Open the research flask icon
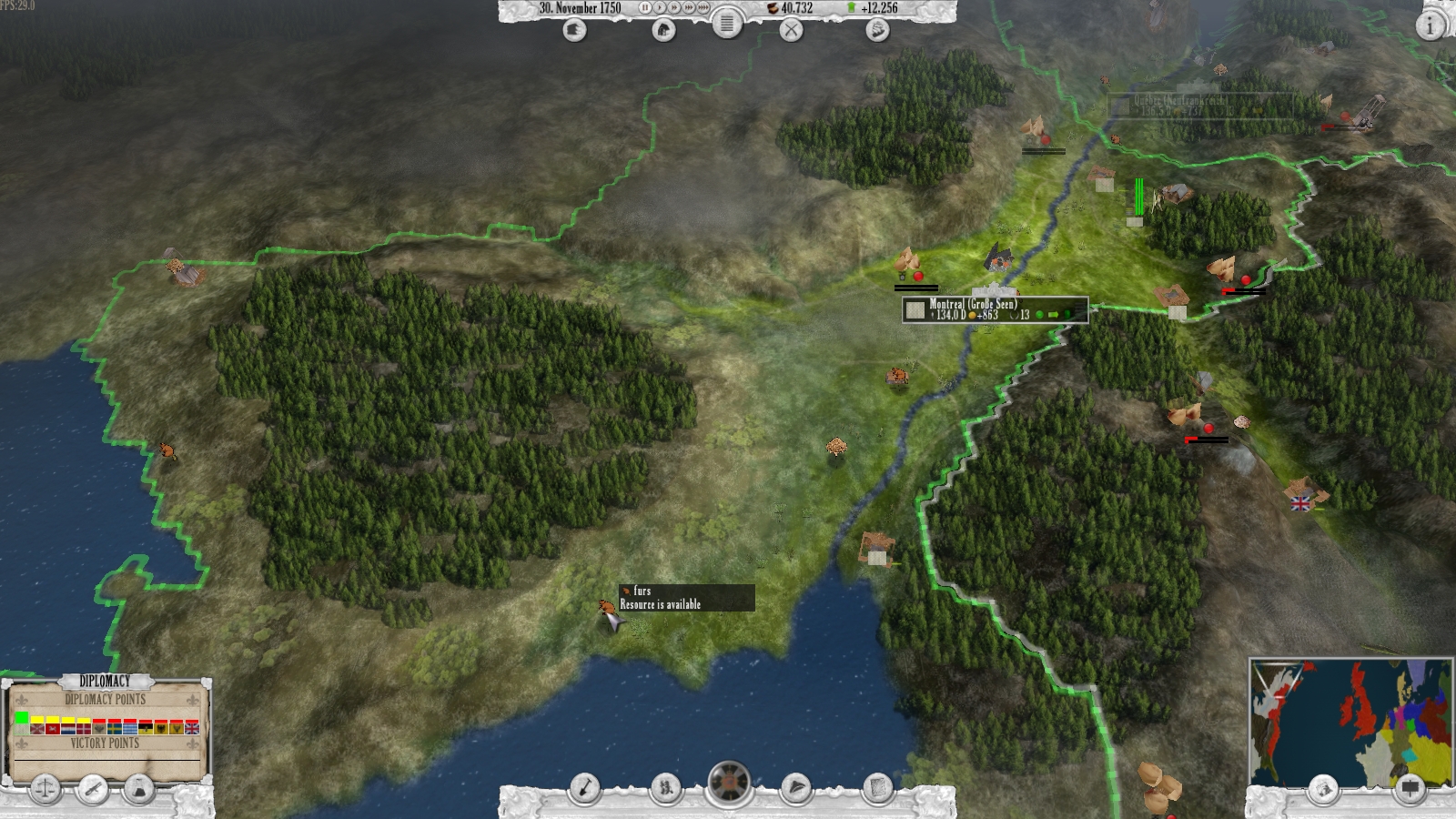Viewport: 1456px width, 819px height. [x=137, y=790]
